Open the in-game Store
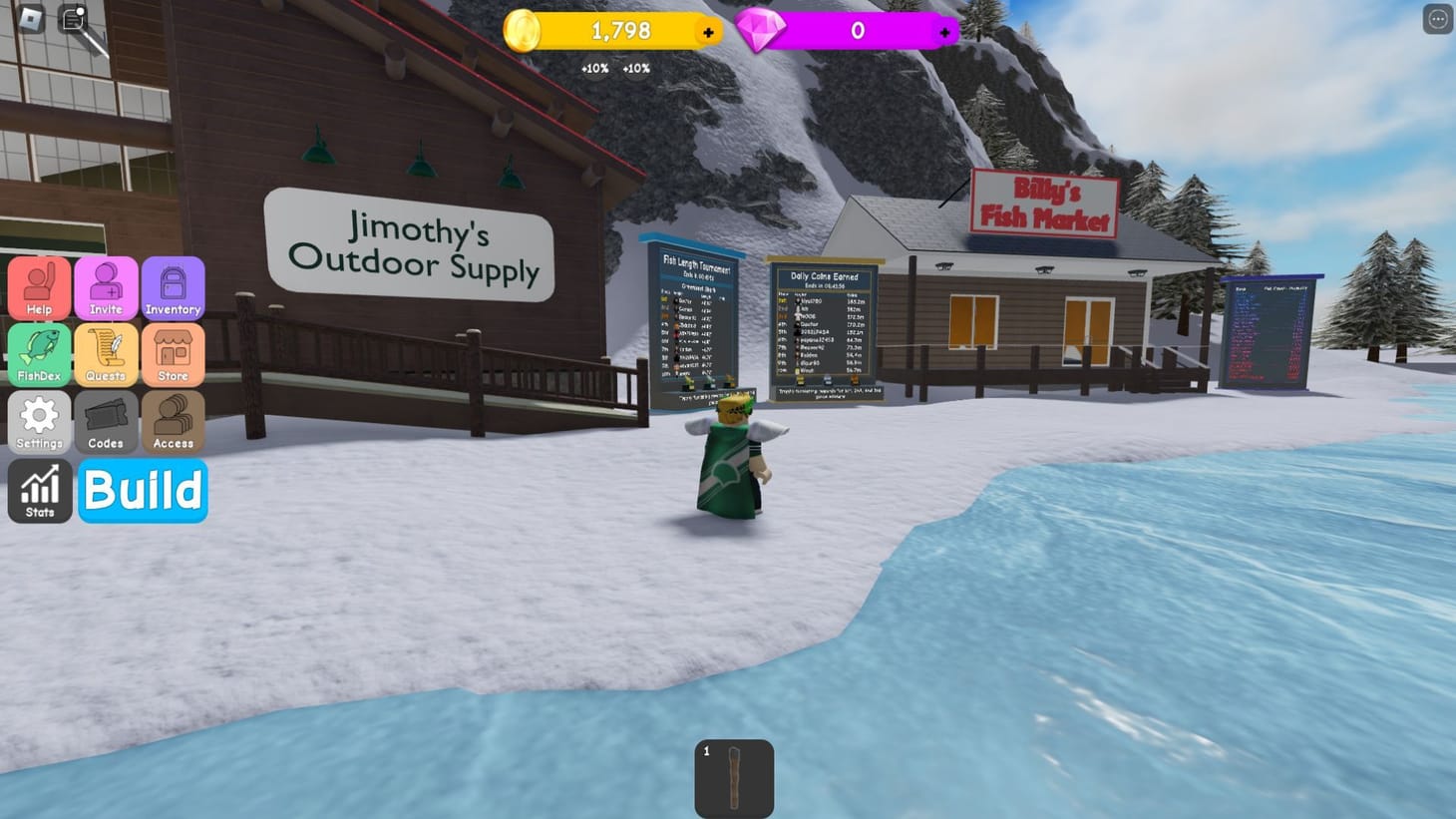The image size is (1456, 819). [173, 354]
